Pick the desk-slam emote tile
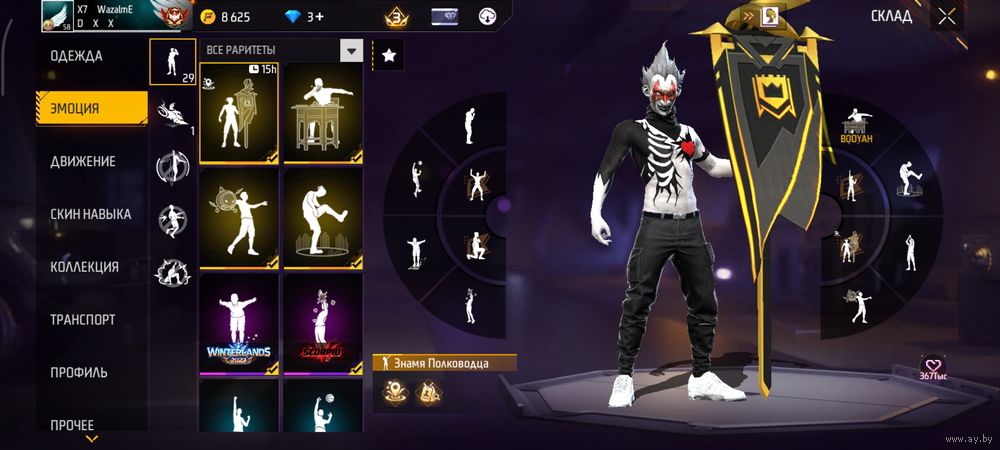This screenshot has height=450, width=1000. (x=322, y=113)
